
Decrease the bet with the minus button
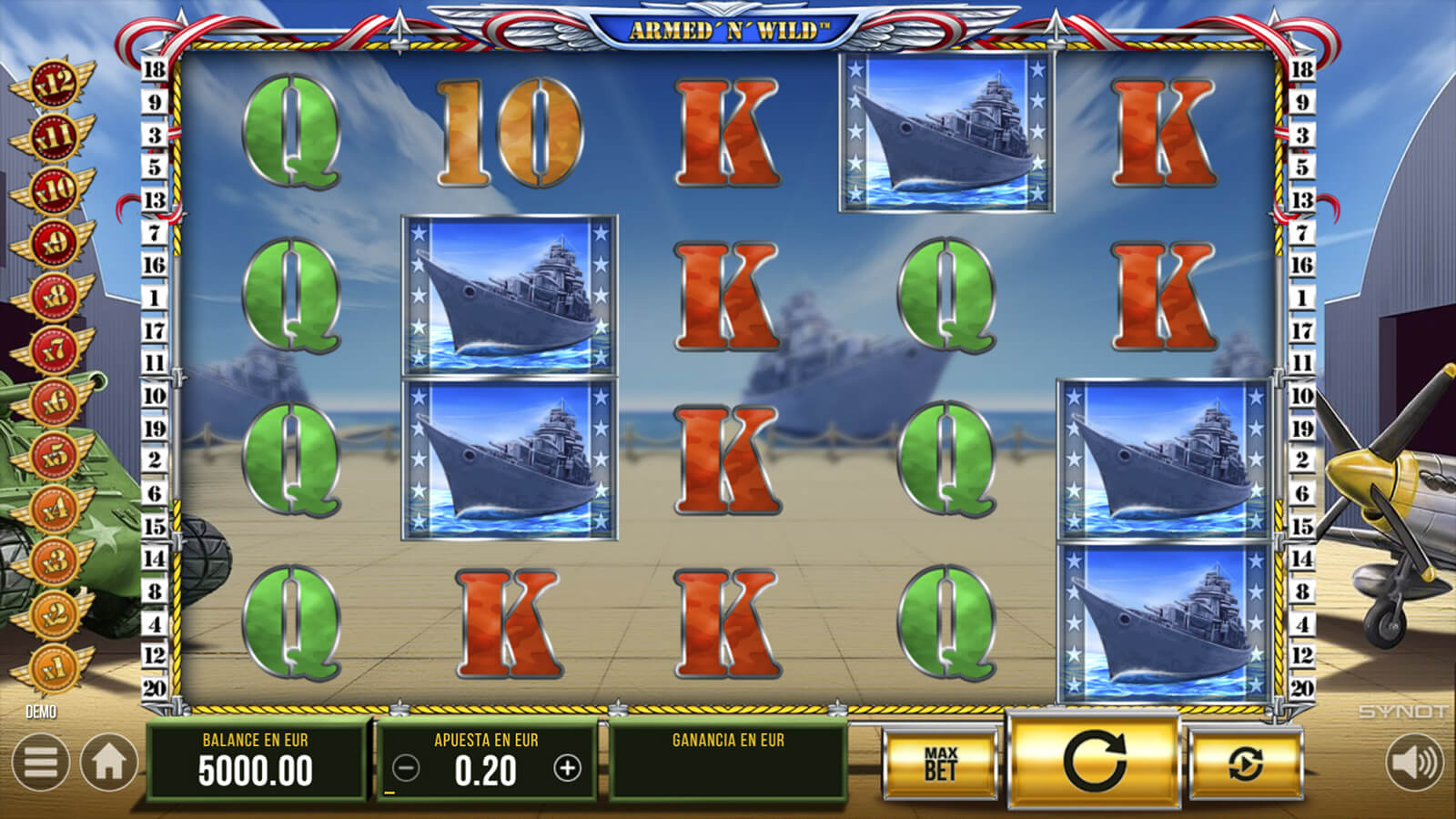(x=406, y=769)
